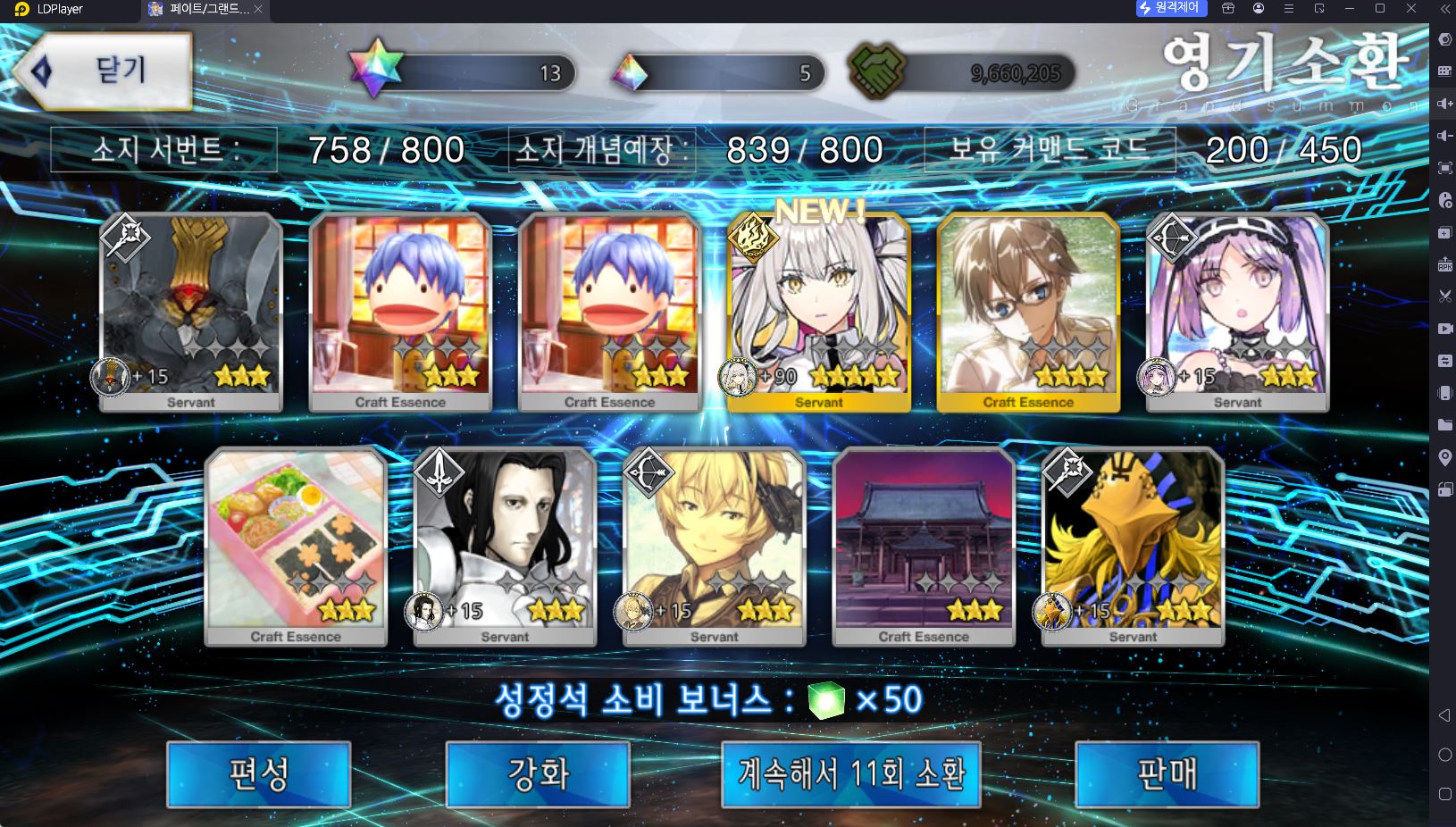Select the purple twin-tail Archer servant card
The width and height of the screenshot is (1456, 827).
(x=1237, y=313)
